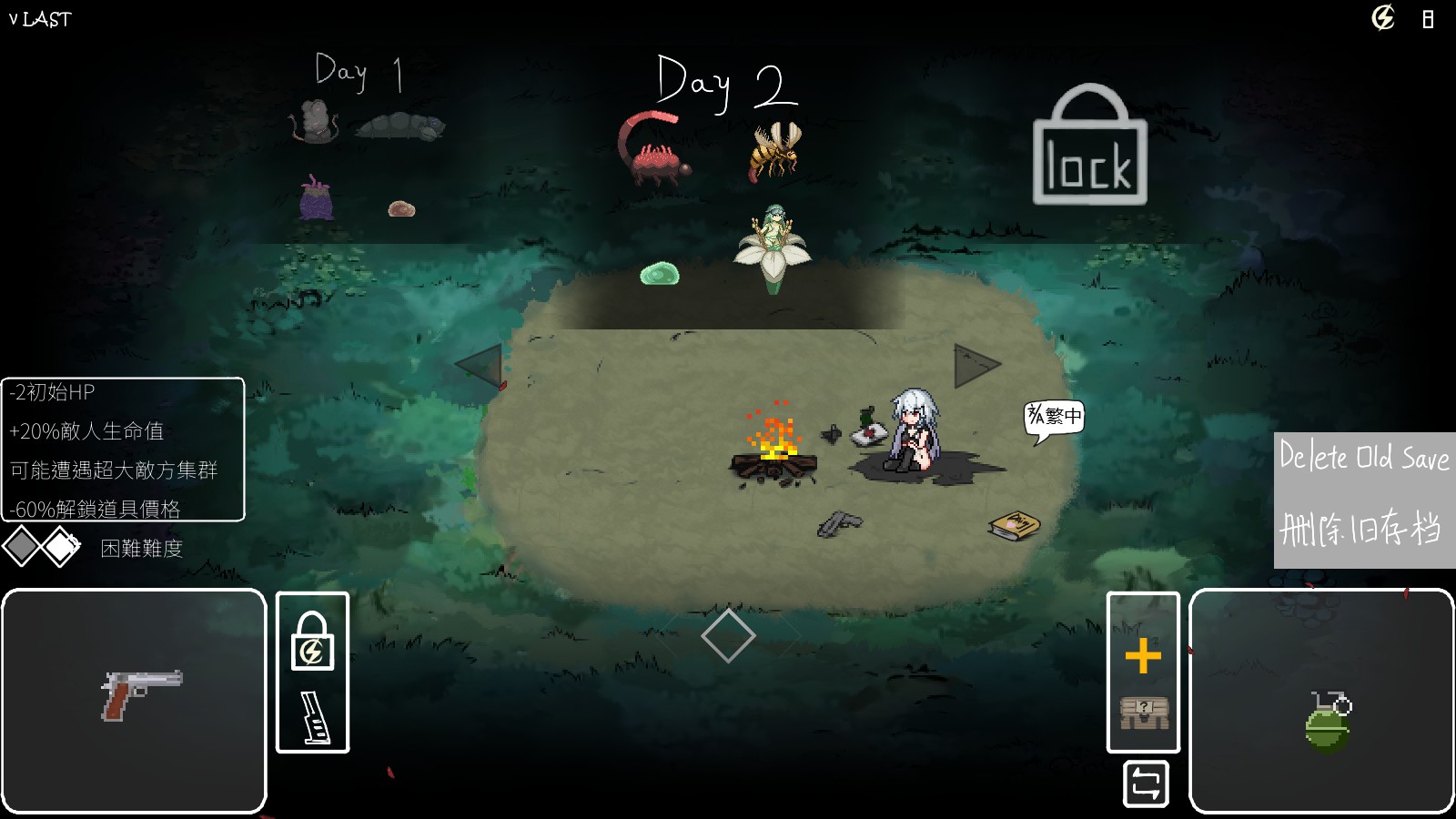
Task: Add an item with the yellow plus
Action: click(1143, 655)
